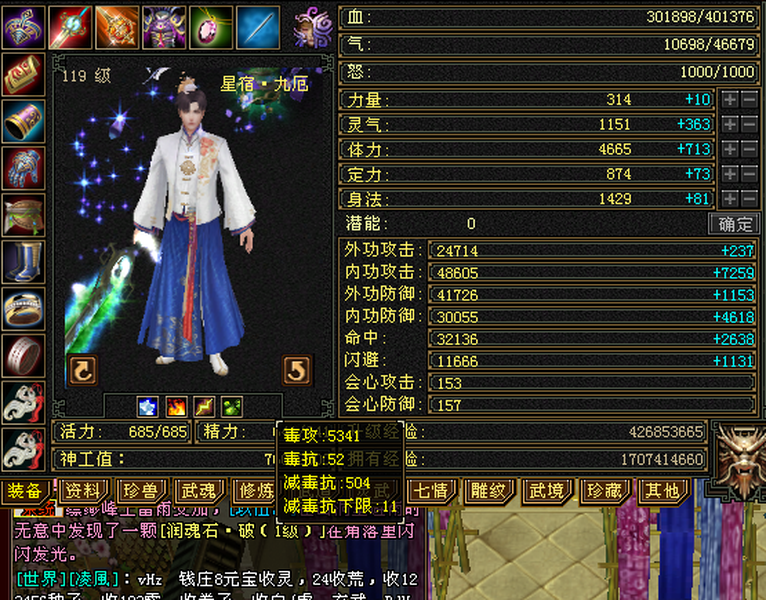Open the 武境 tab
Image resolution: width=766 pixels, height=600 pixels.
pyautogui.click(x=547, y=491)
